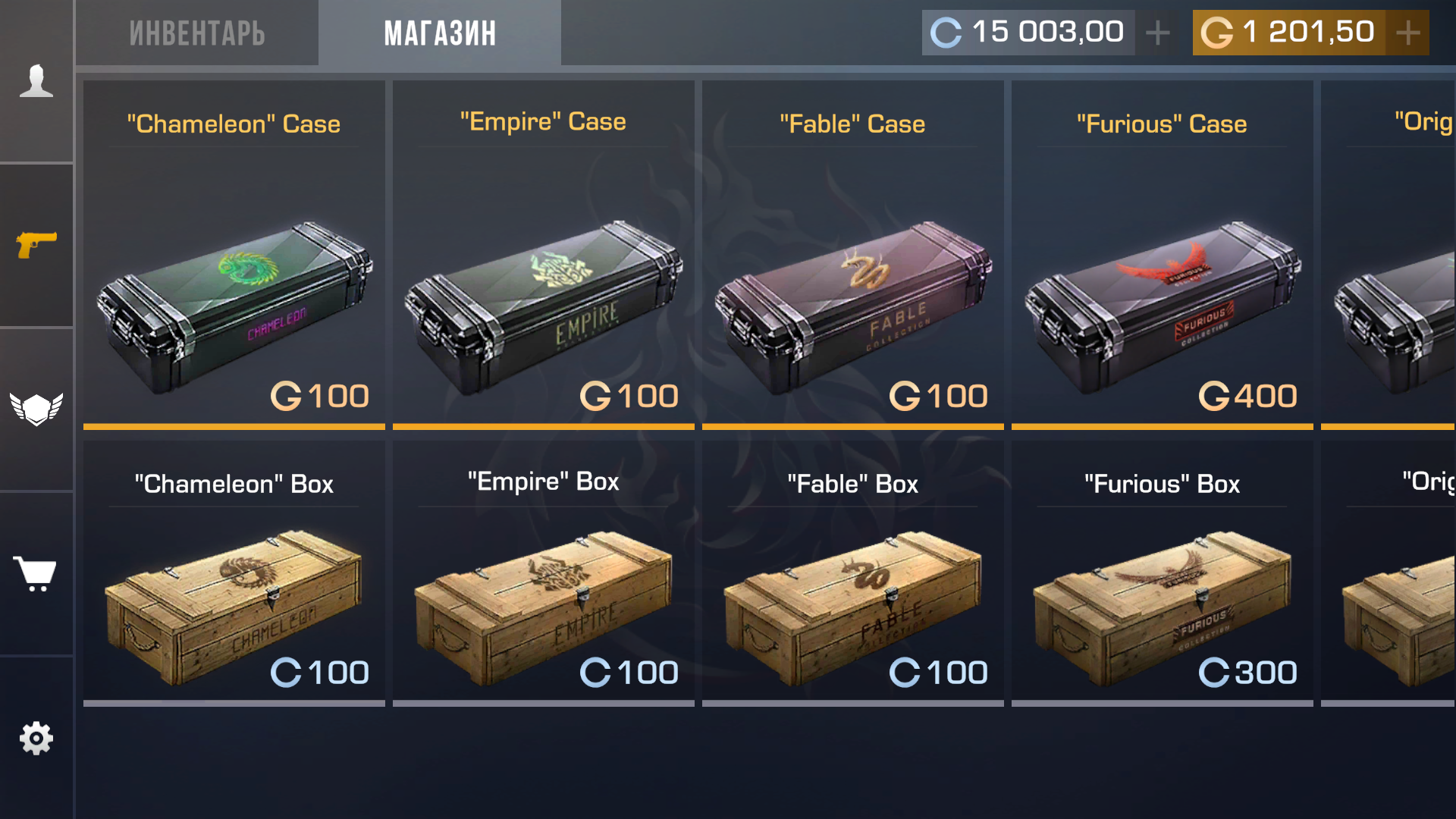Screen dimensions: 1456x819
Task: Add more silver C currency
Action: 1157,33
